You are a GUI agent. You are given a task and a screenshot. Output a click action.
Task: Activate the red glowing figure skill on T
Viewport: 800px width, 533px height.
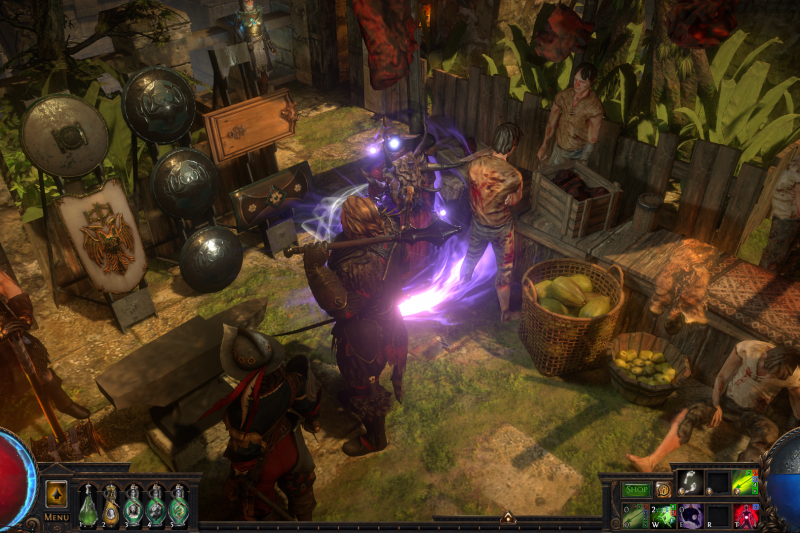[x=745, y=515]
